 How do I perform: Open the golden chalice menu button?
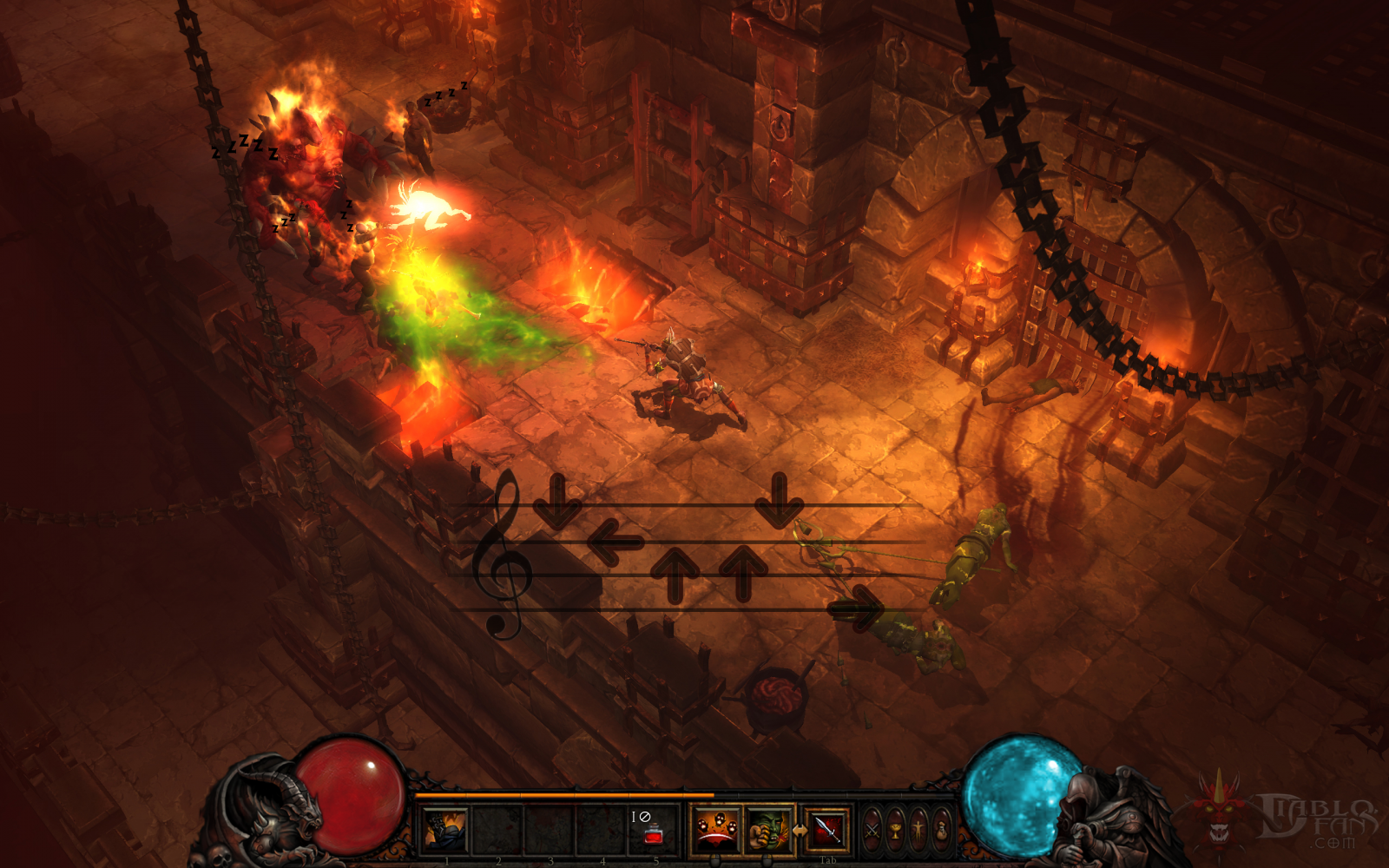pyautogui.click(x=895, y=831)
